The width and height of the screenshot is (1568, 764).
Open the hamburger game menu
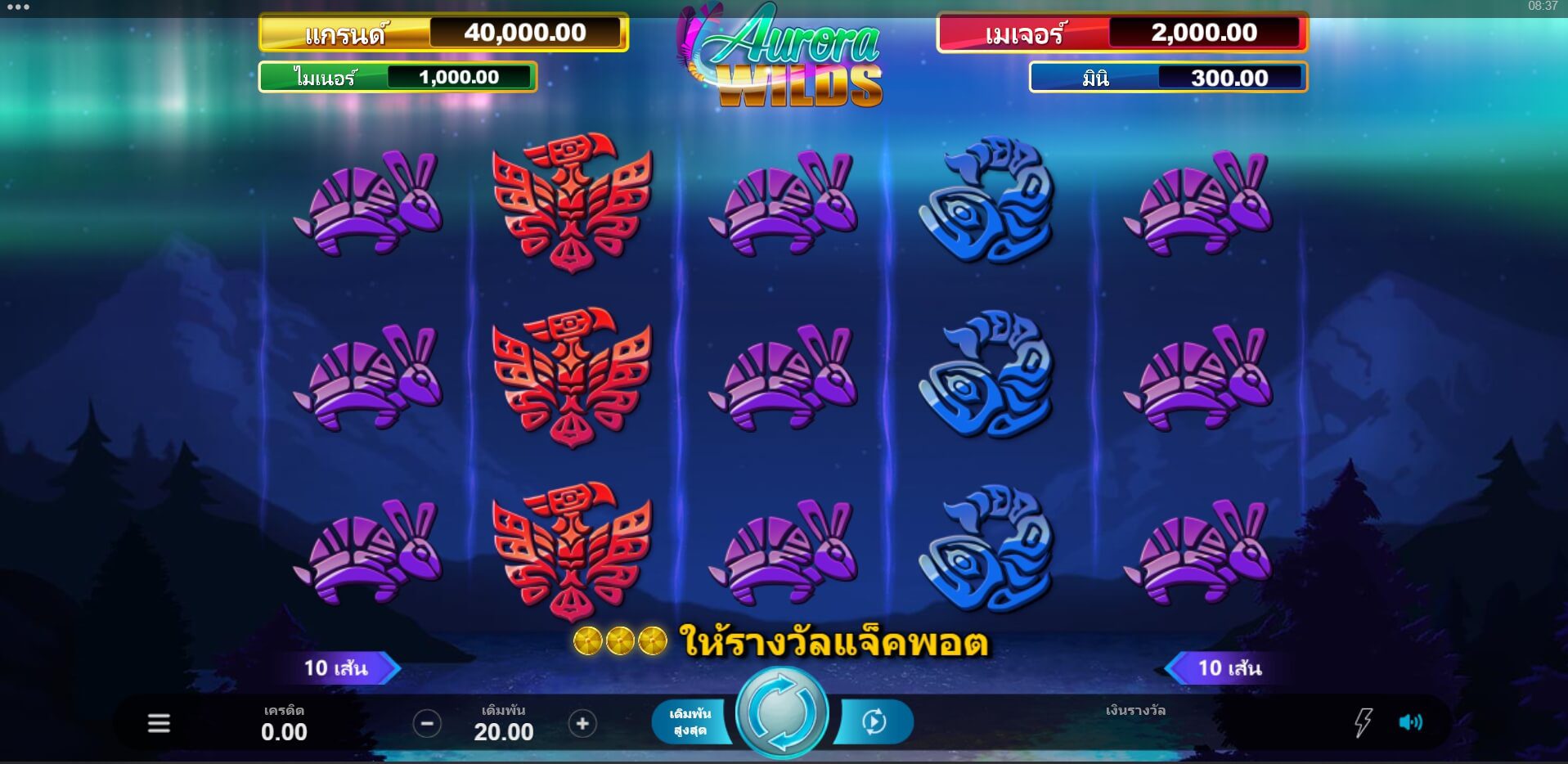[x=158, y=723]
